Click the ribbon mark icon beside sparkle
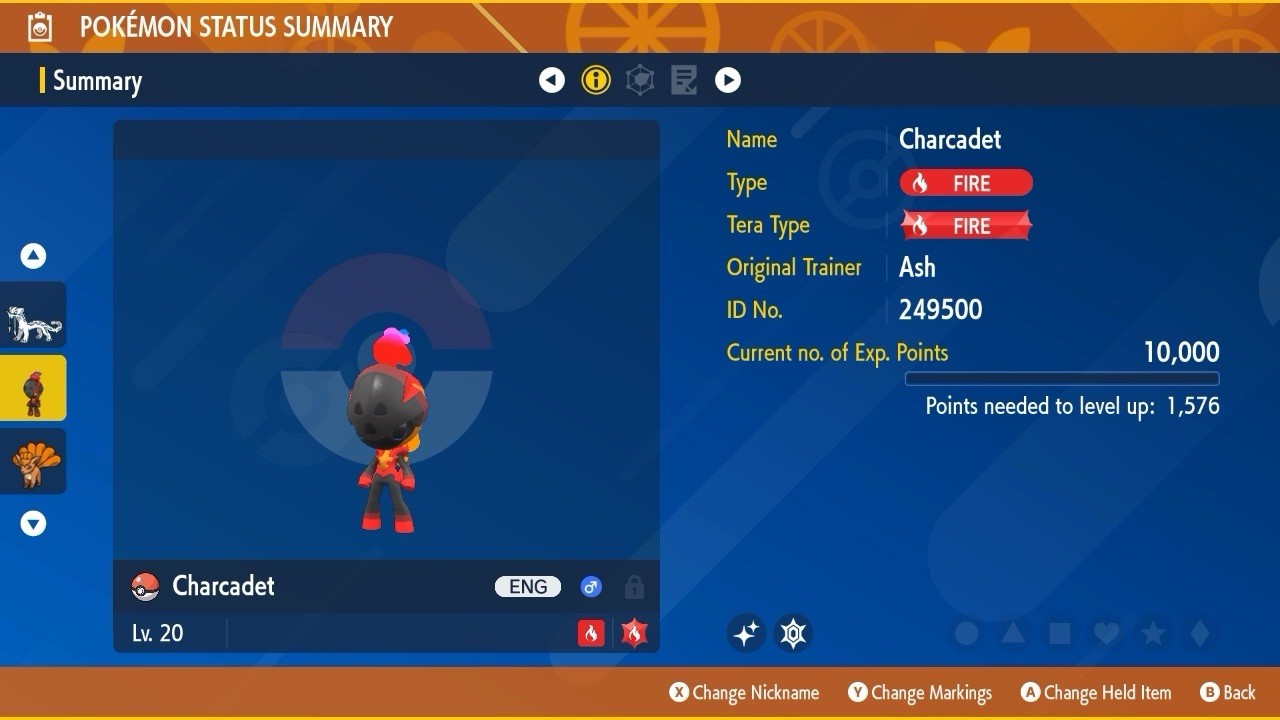 (x=793, y=633)
